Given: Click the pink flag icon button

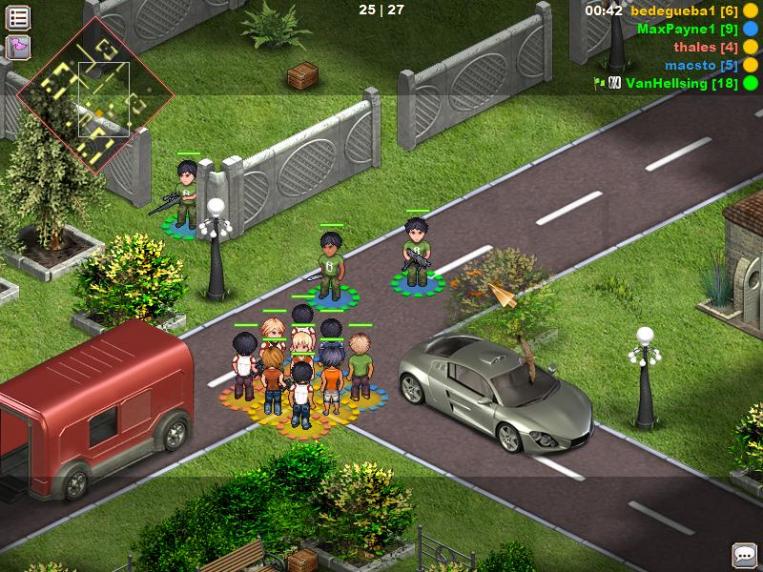Looking at the screenshot, I should coord(18,47).
